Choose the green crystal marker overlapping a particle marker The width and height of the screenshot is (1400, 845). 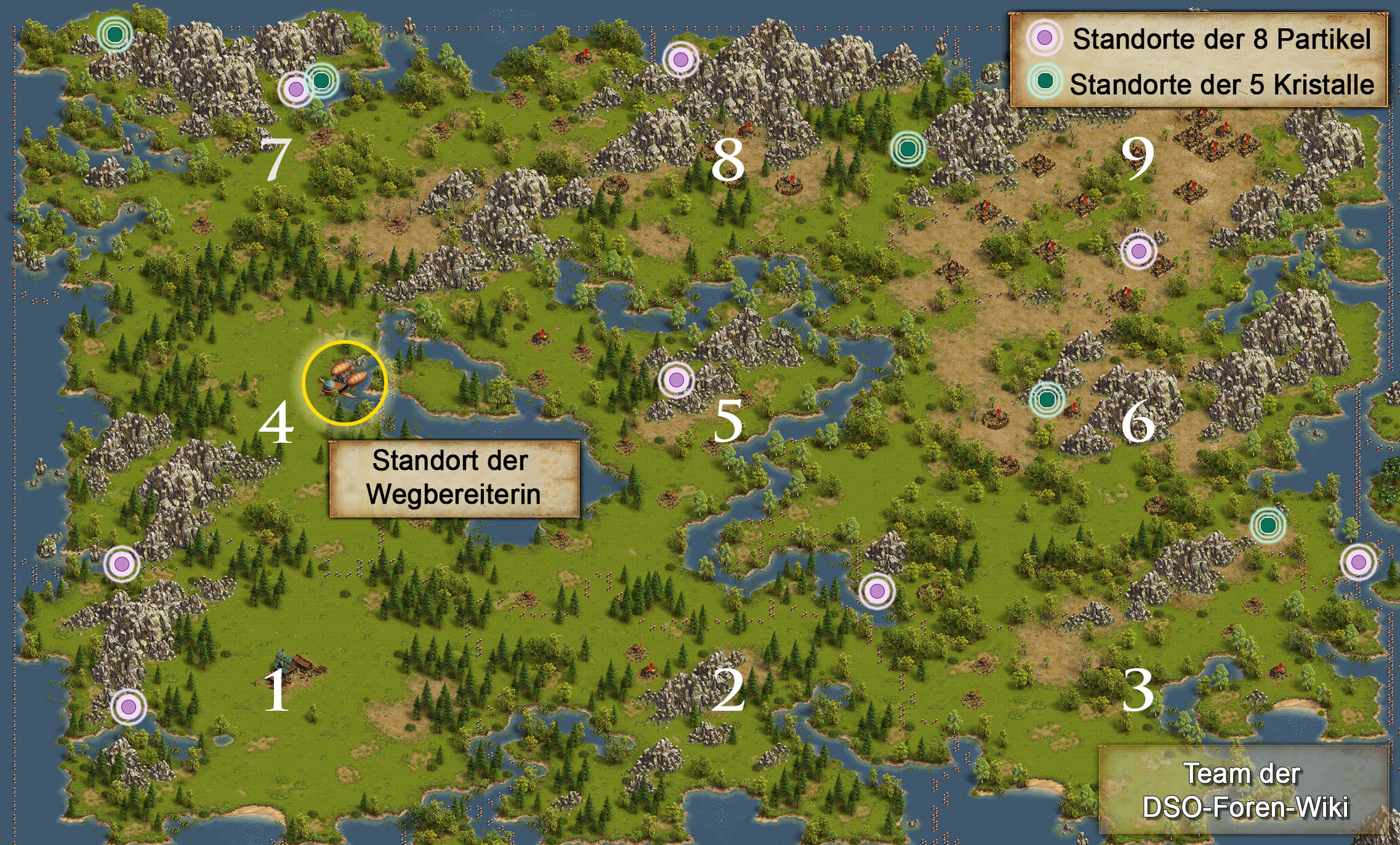coord(321,79)
